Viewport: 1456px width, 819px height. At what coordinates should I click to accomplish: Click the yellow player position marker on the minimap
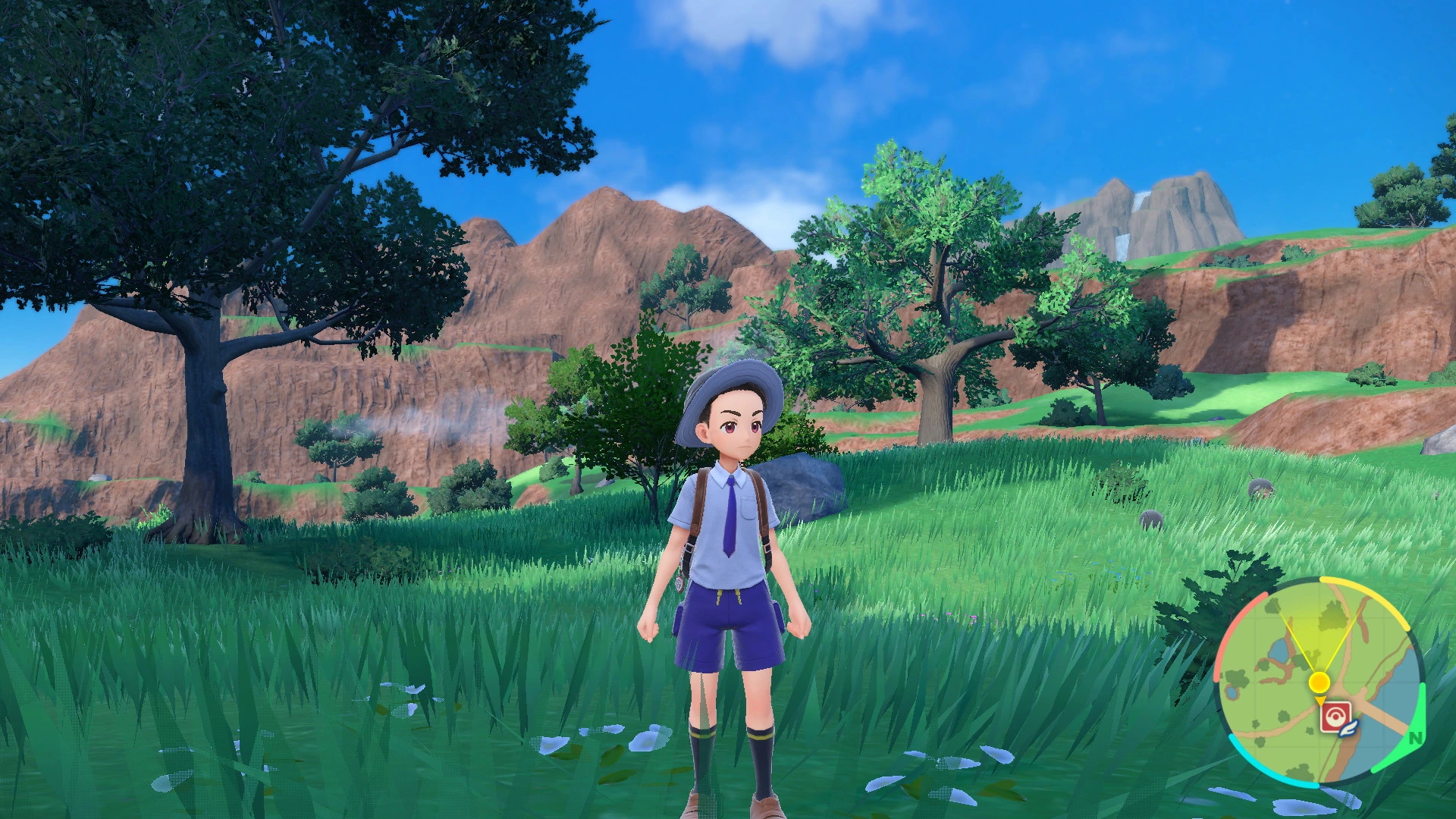coord(1319,682)
